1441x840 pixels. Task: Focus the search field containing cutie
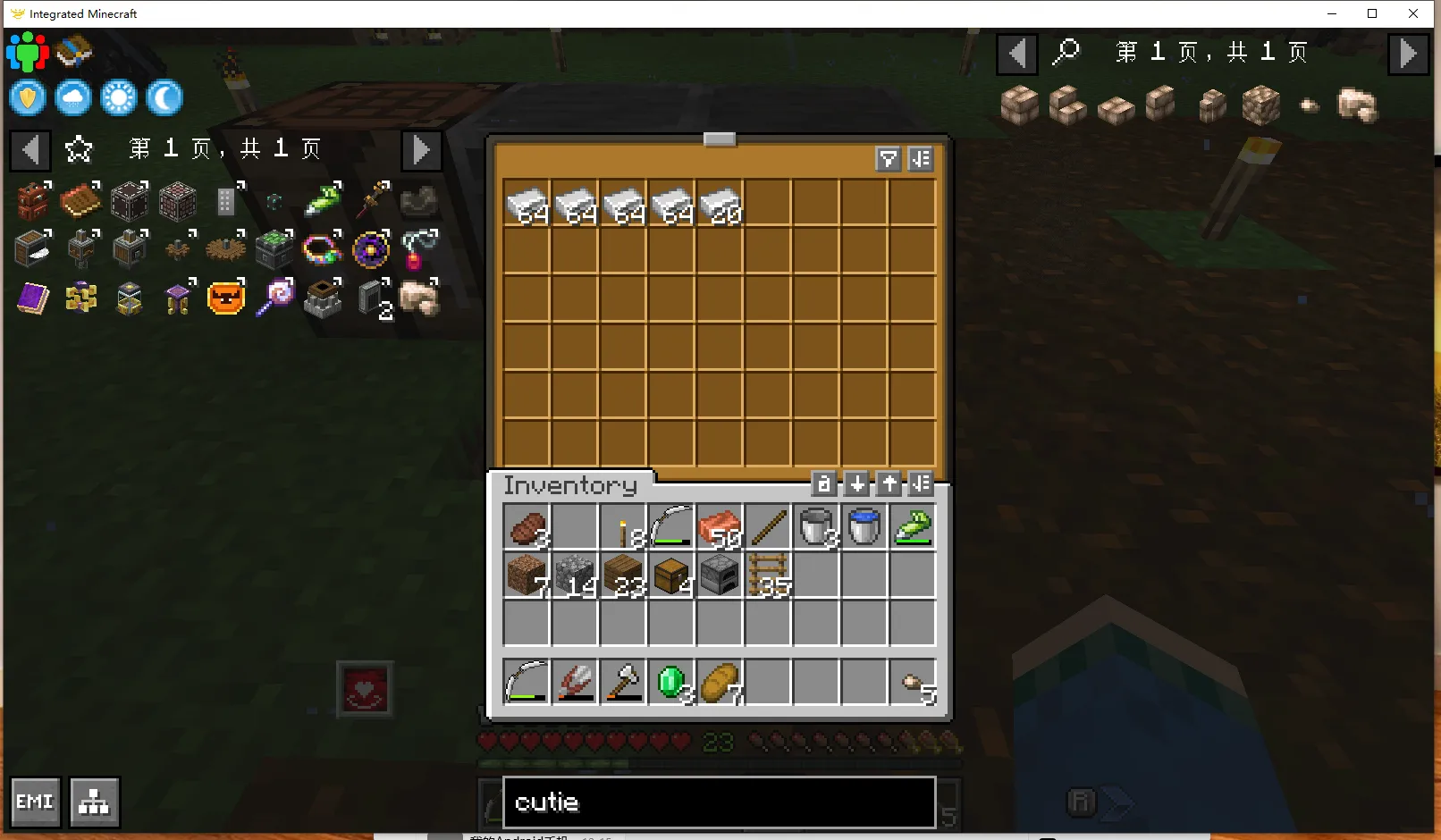[719, 802]
